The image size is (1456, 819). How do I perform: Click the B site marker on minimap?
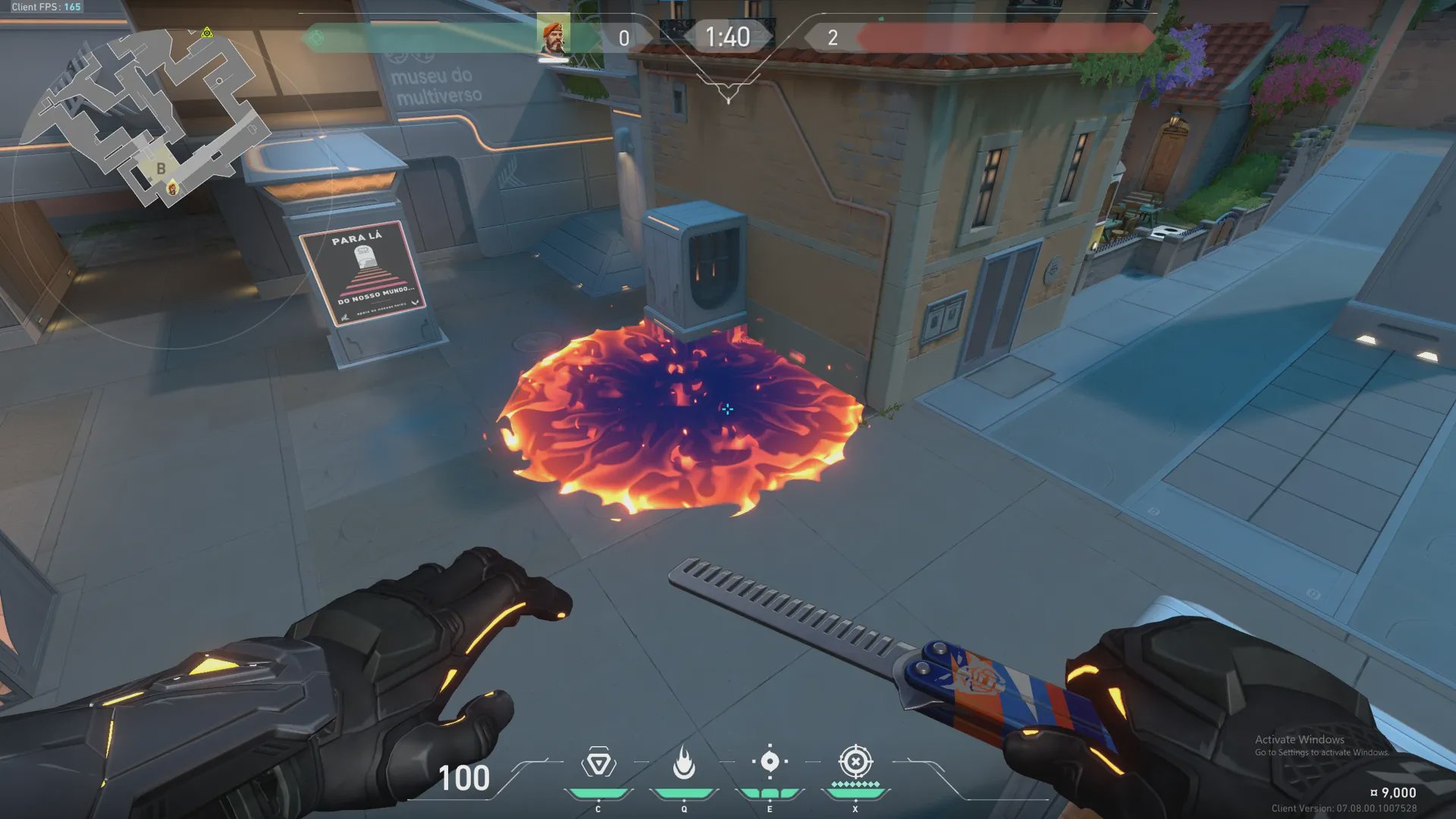coord(161,168)
